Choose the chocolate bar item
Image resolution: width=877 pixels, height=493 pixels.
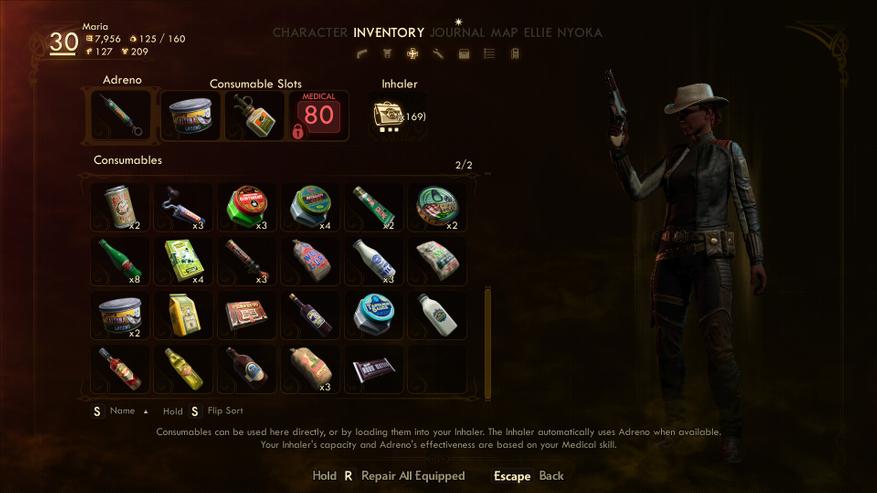[374, 369]
